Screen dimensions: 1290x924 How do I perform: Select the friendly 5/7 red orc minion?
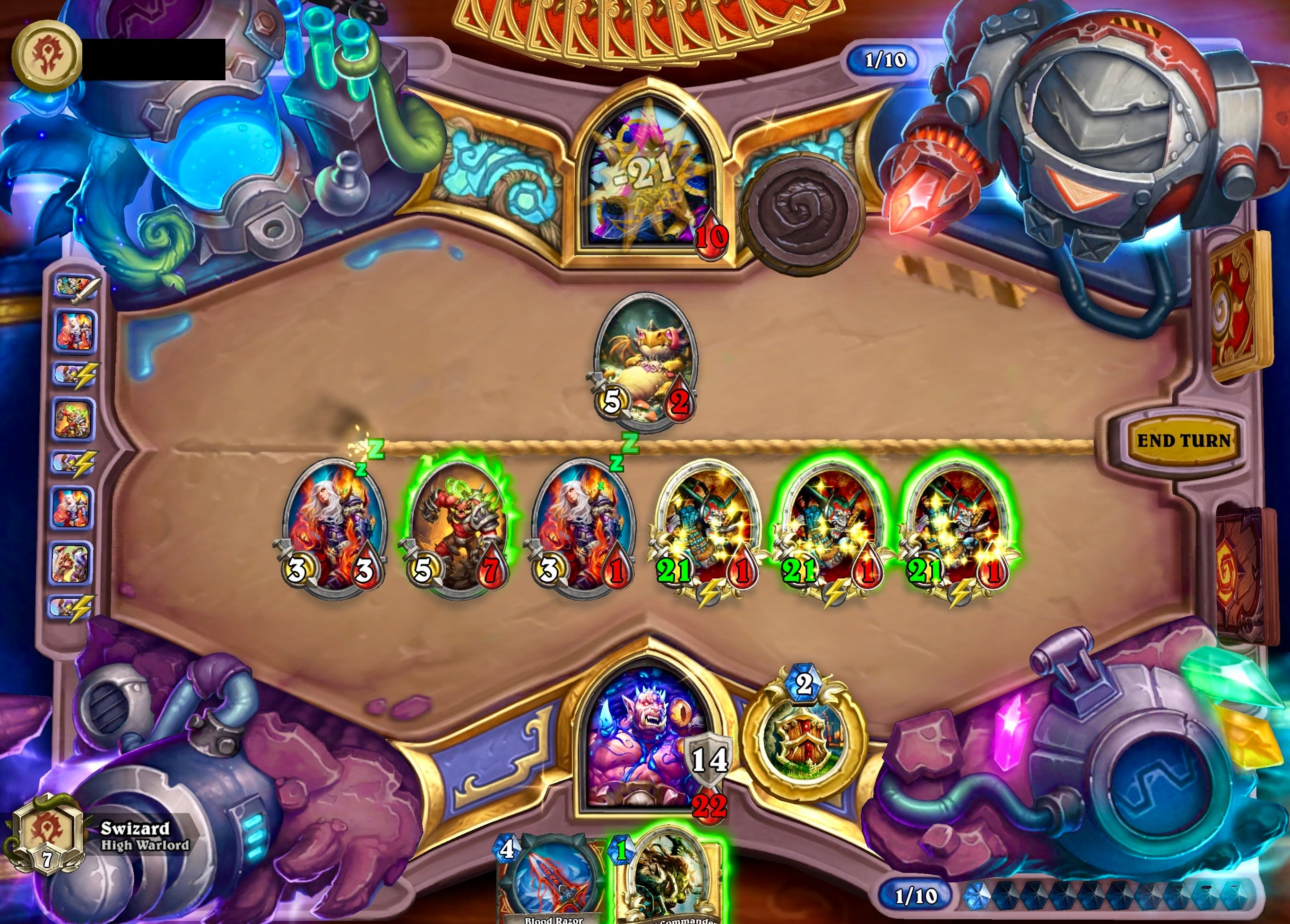457,526
